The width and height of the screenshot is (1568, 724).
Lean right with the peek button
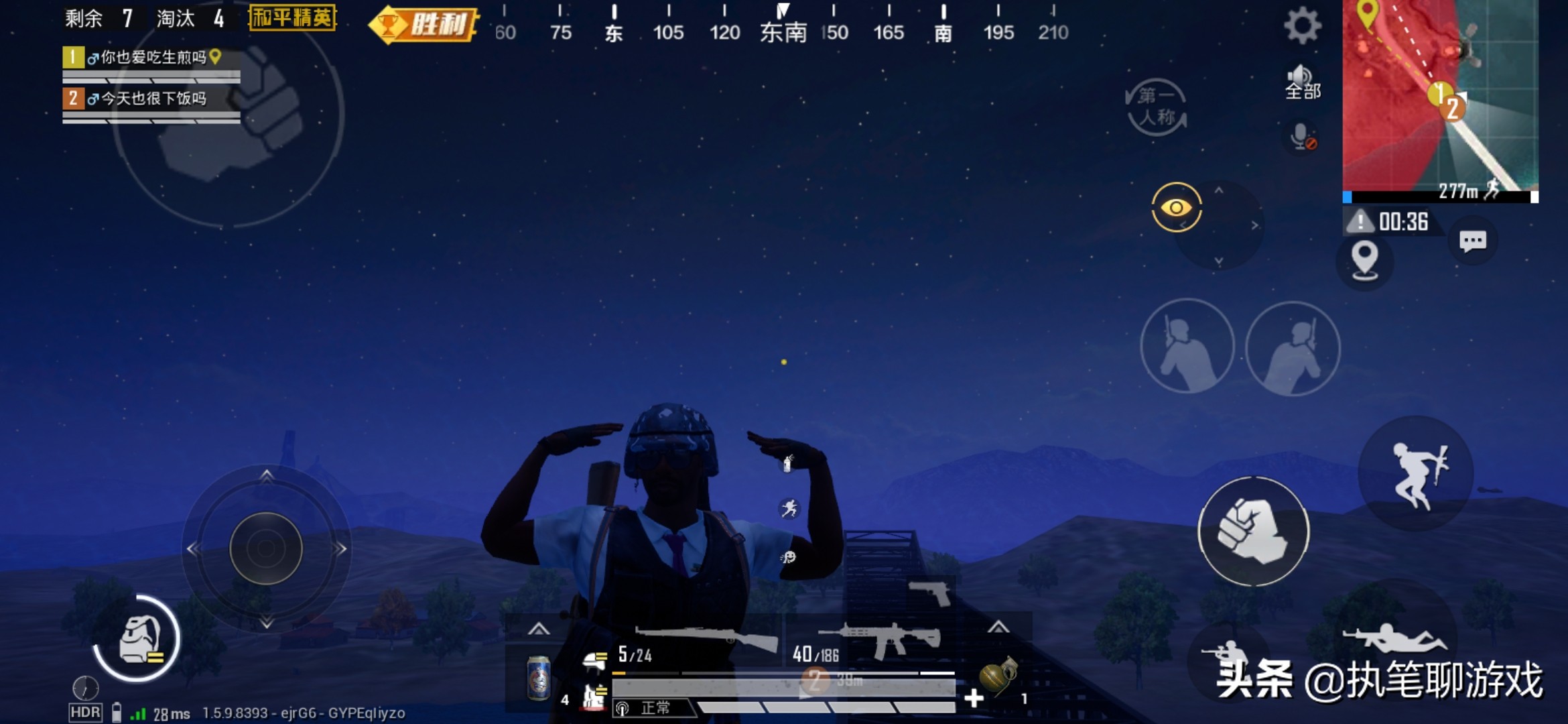pyautogui.click(x=1293, y=348)
